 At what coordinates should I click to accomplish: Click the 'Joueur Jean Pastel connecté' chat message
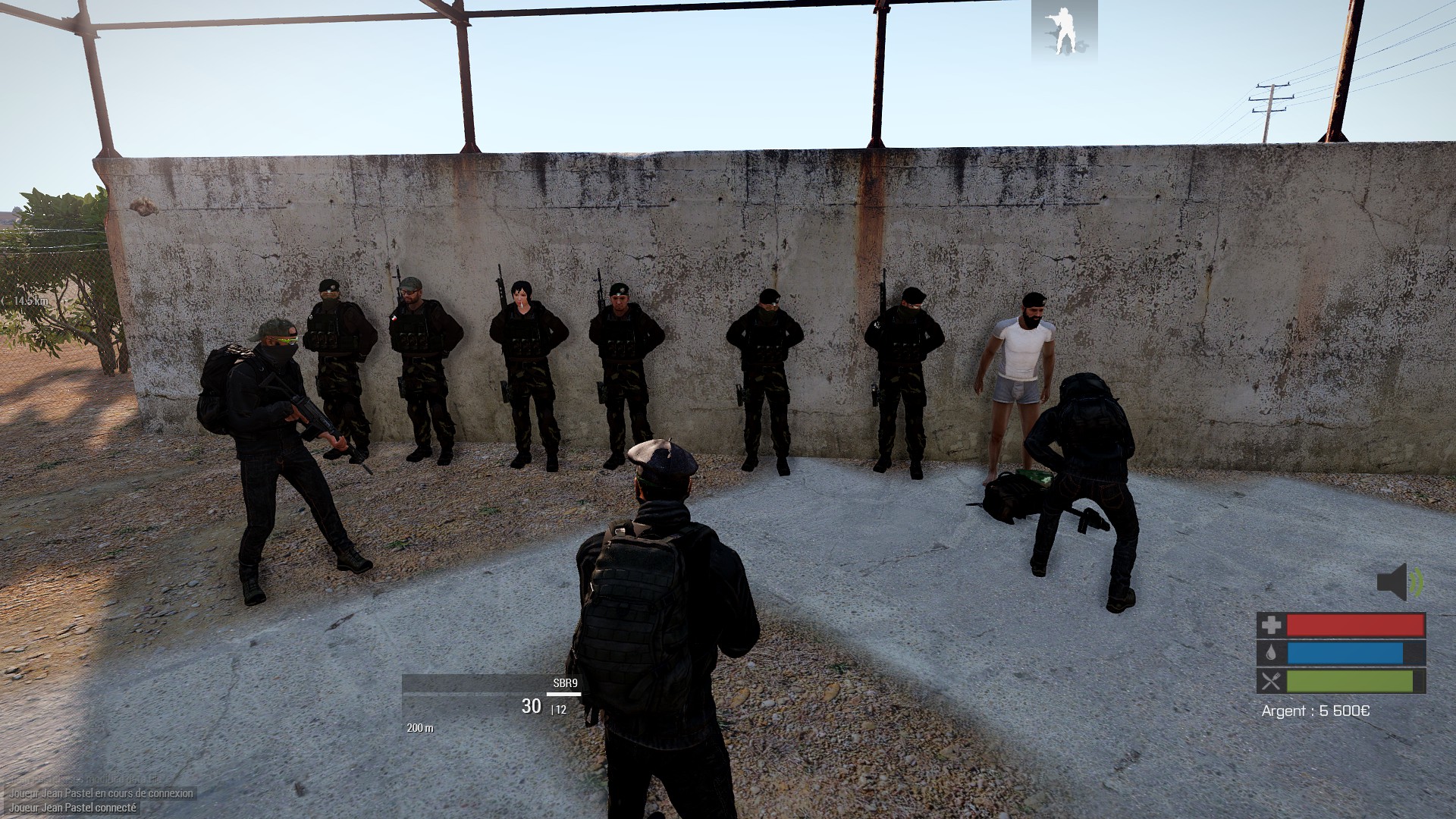pos(73,808)
